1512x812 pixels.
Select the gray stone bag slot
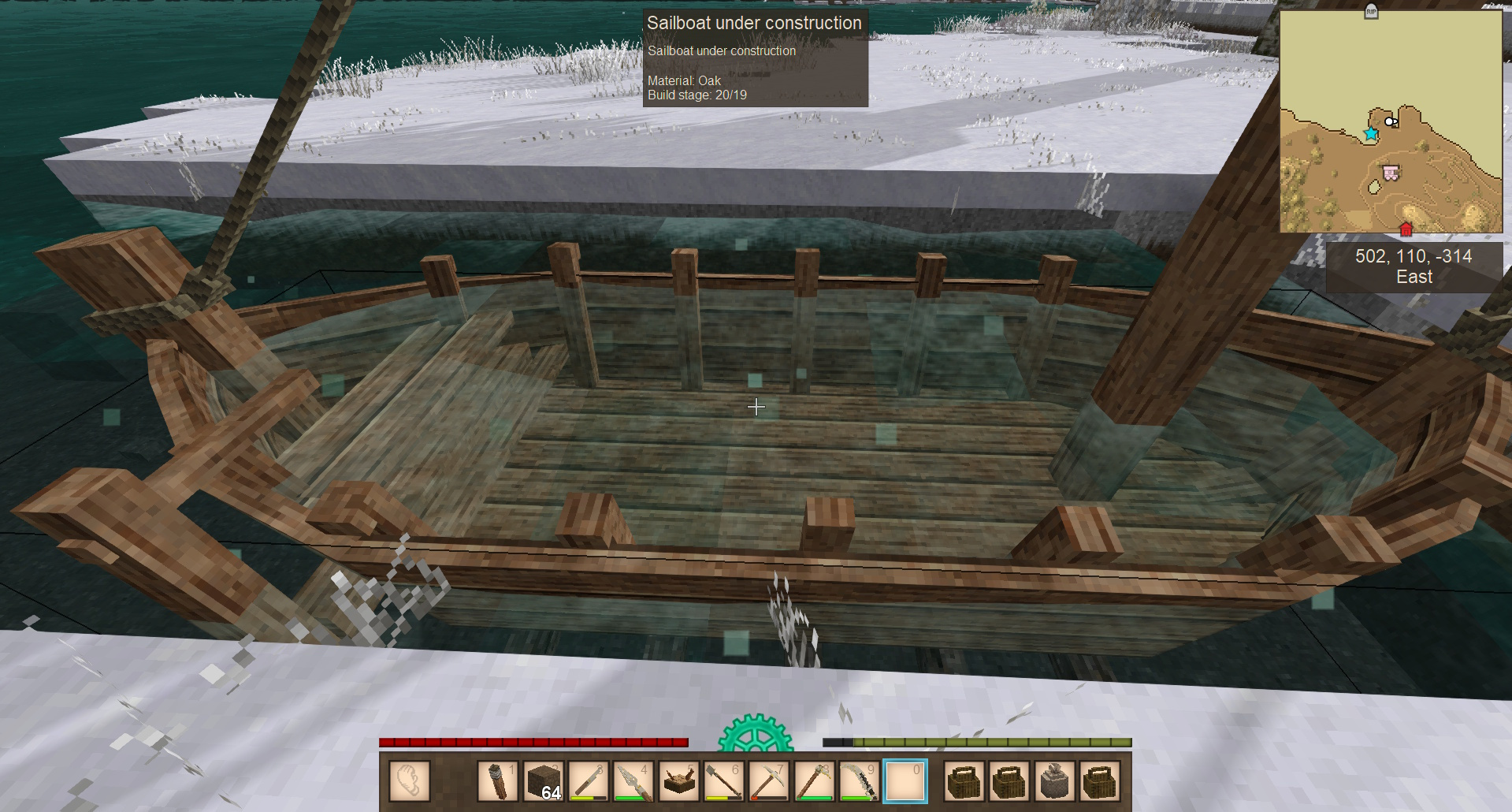tap(1055, 780)
